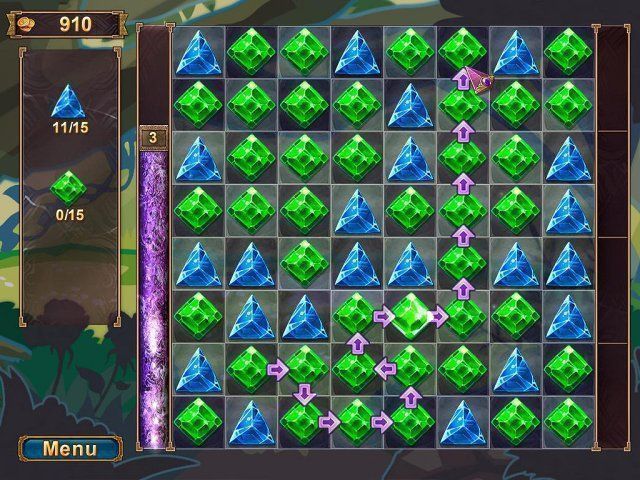
Task: Select the green gem objective icon
Action: [x=69, y=187]
